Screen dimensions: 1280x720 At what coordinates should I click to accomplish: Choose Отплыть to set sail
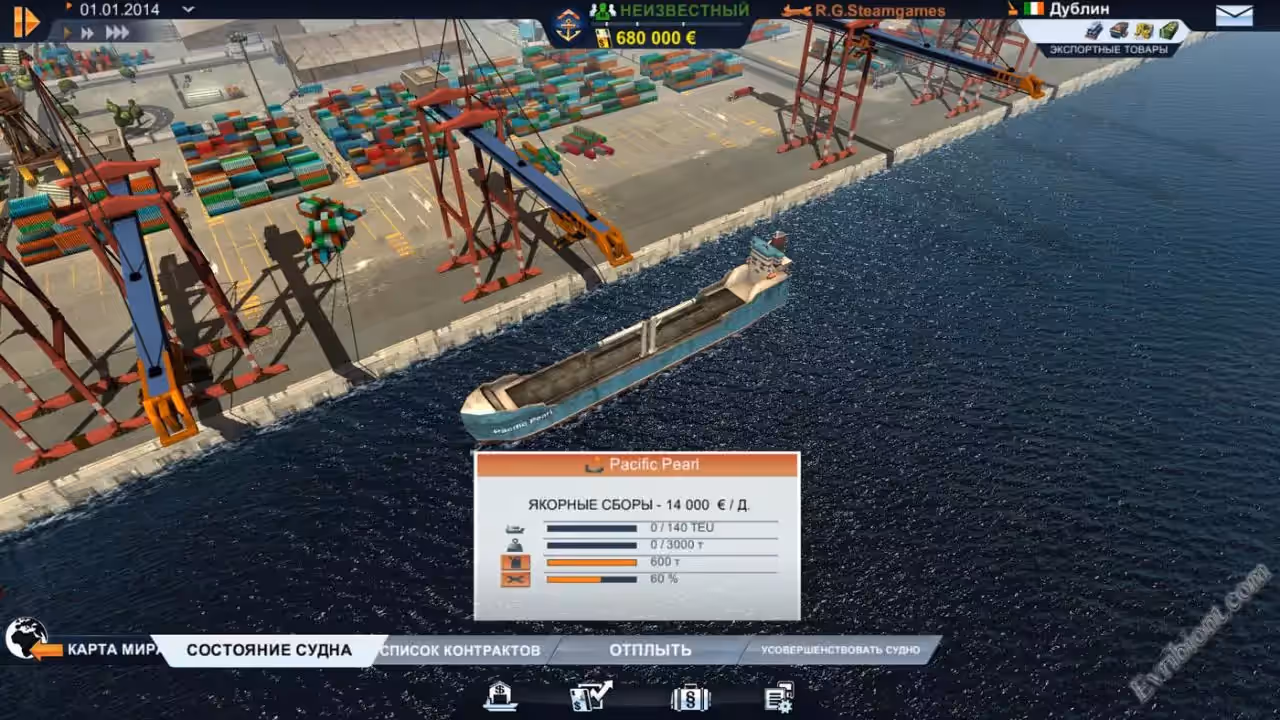pos(650,650)
